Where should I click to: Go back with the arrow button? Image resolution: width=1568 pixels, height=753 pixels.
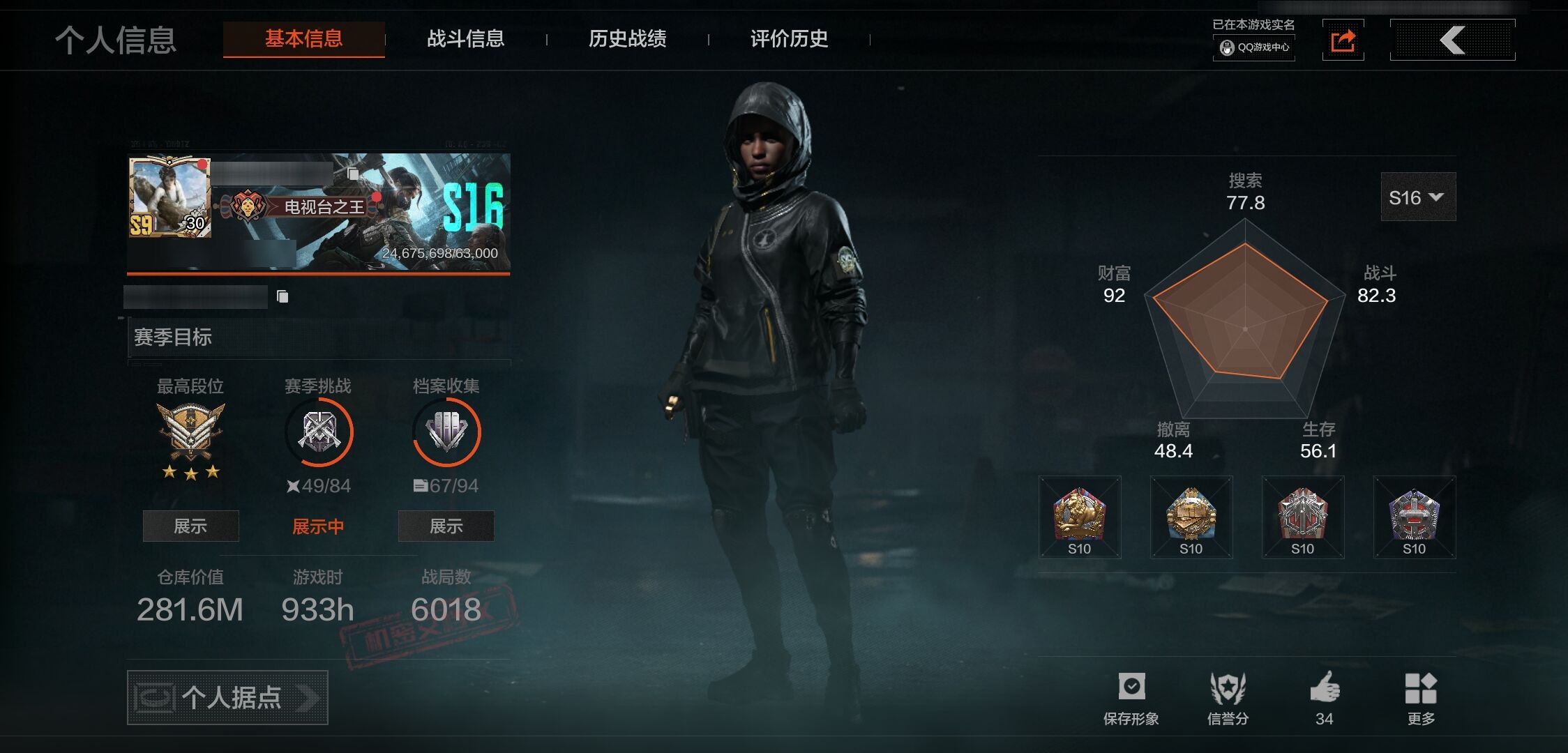coord(1452,40)
